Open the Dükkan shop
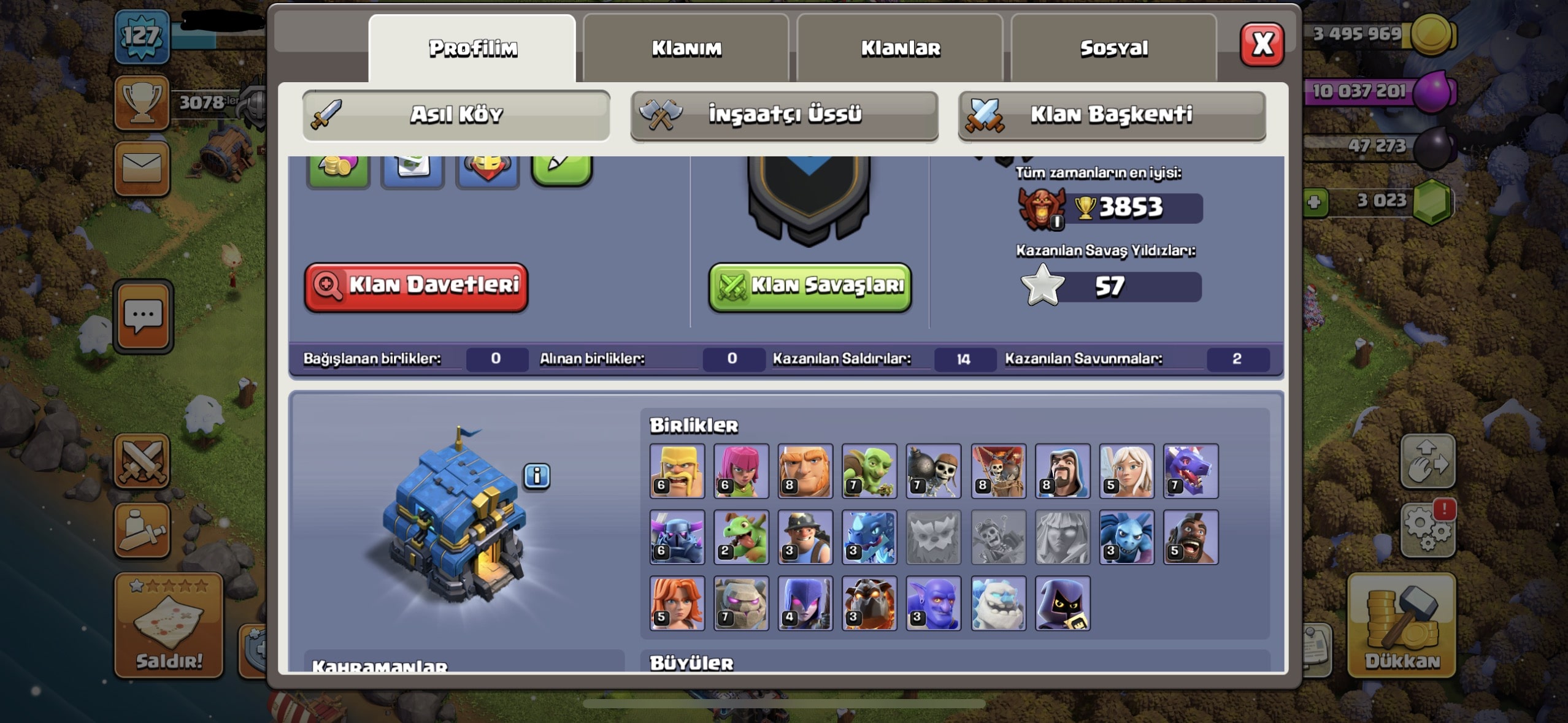This screenshot has height=723, width=1568. [1401, 625]
